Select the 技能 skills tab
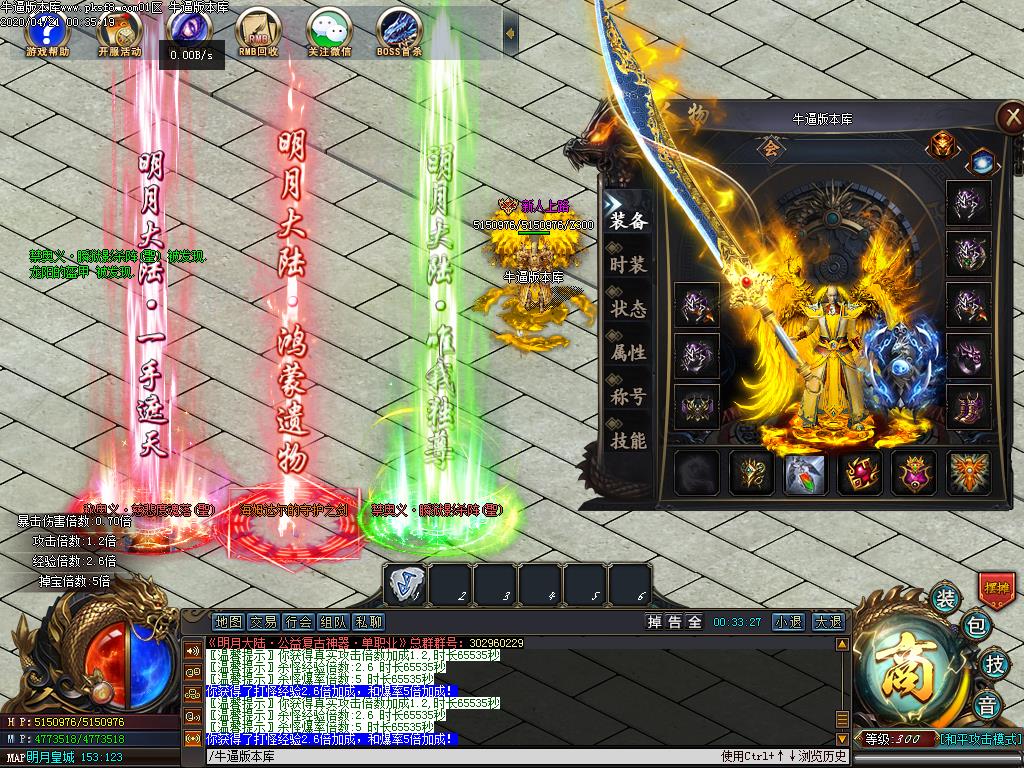Screen dimensions: 1024x768 click(x=628, y=440)
